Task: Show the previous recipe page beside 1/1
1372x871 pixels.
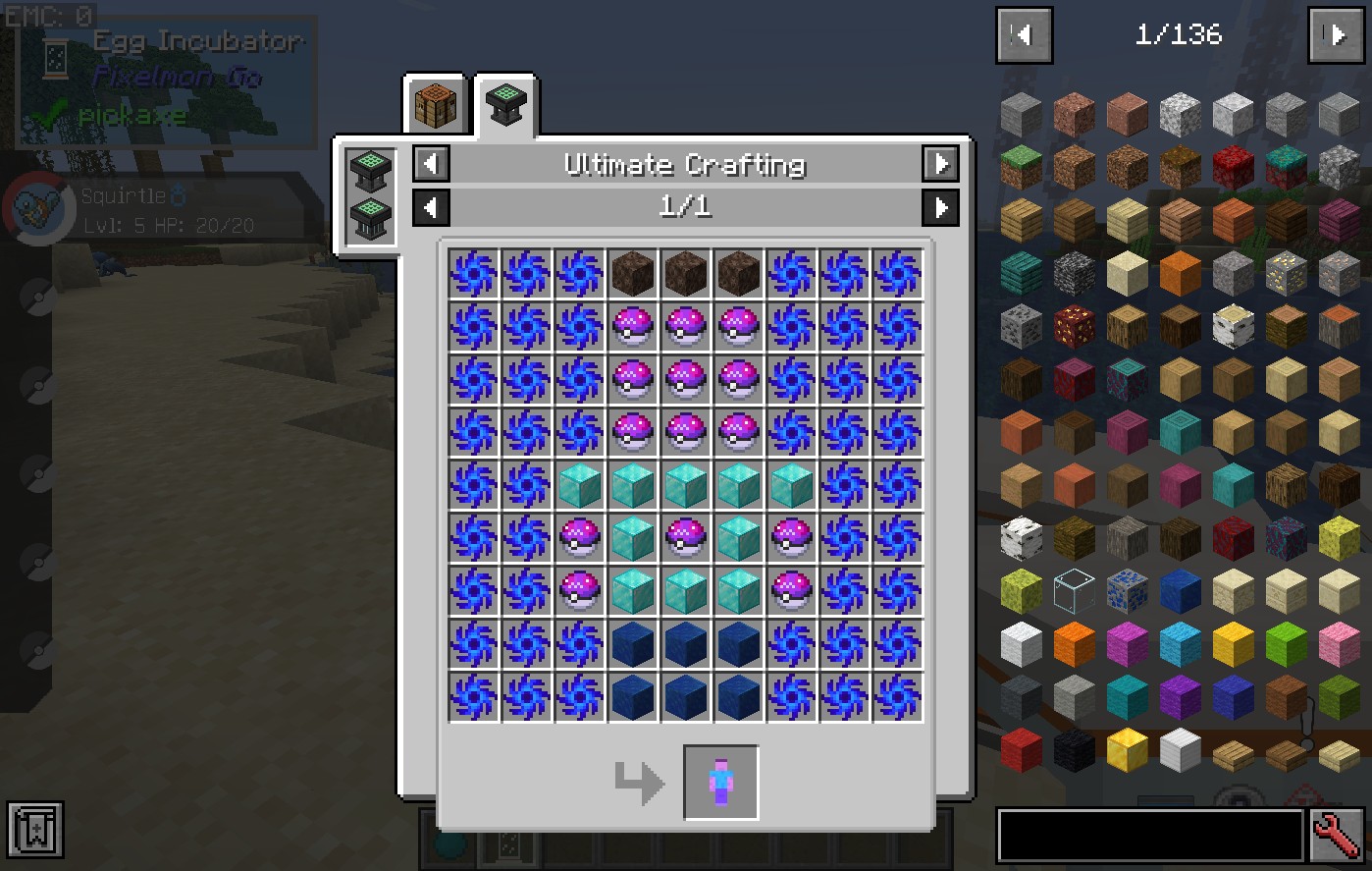Action: click(432, 207)
